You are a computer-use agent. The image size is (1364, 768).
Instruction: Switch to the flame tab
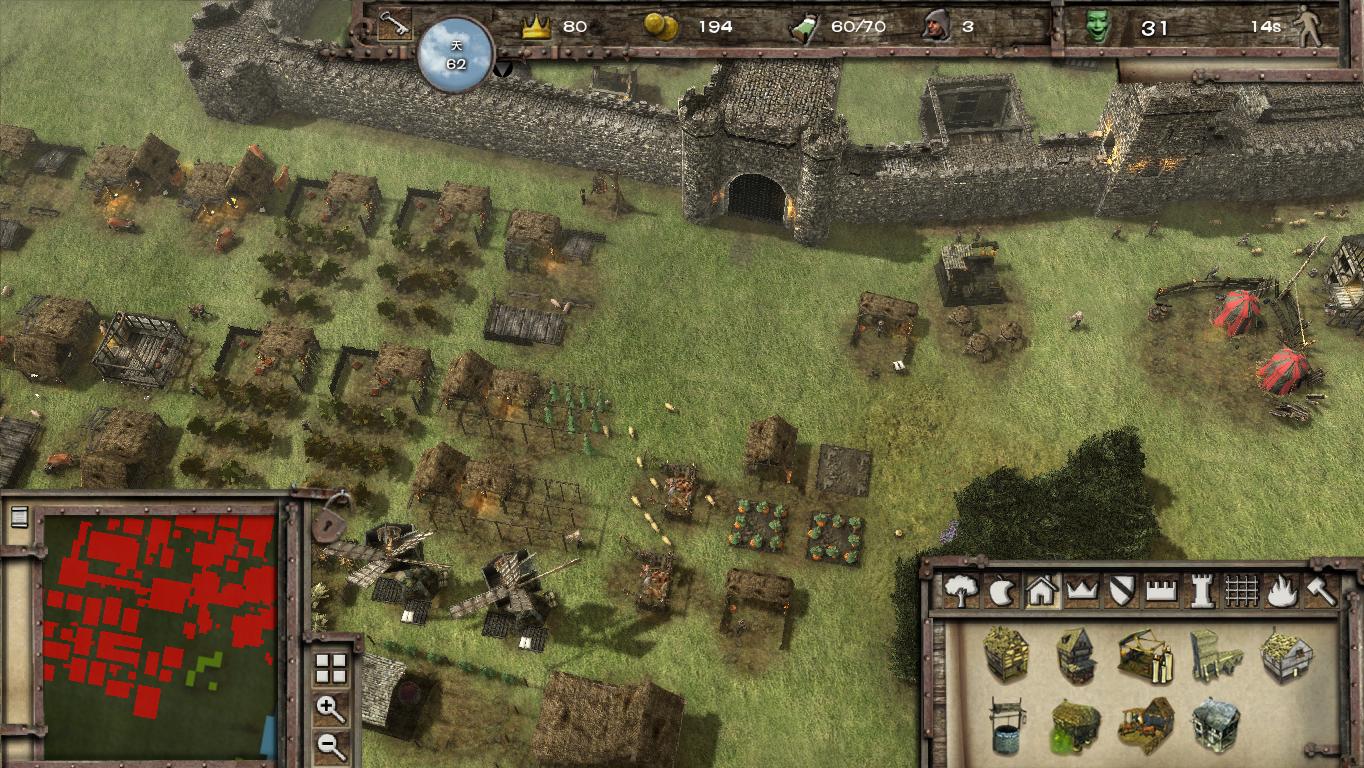click(x=1281, y=590)
